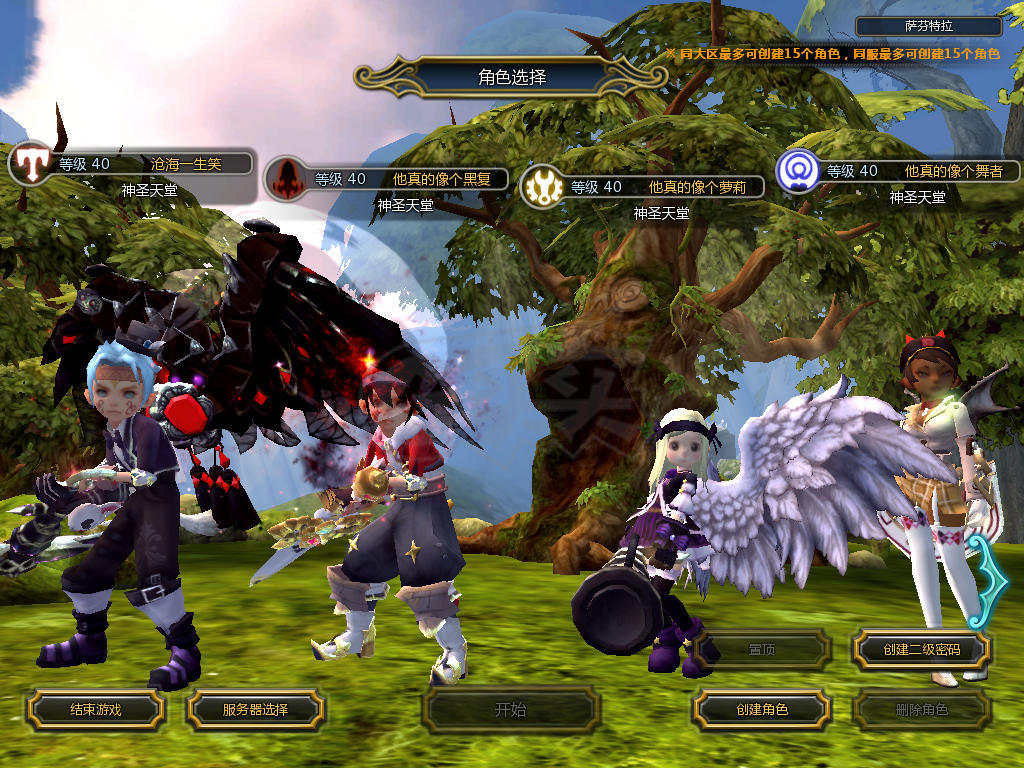Pick the character plate 他真的像个舞者

pos(908,171)
